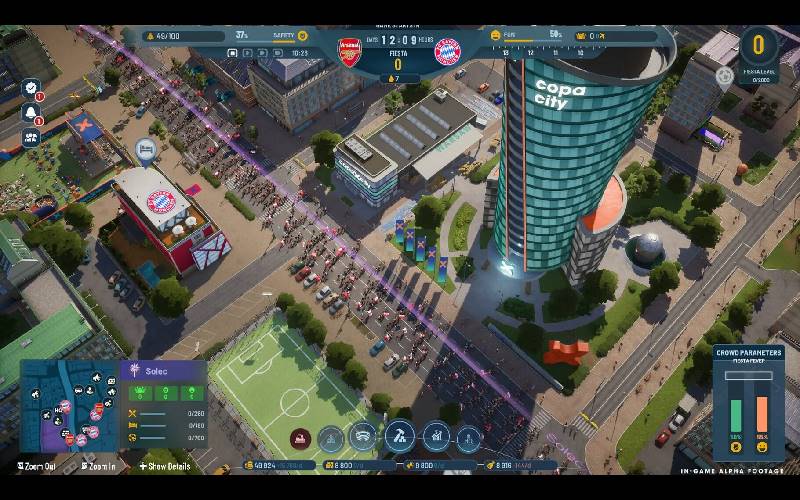Zoom in the minimap
Screen dimensions: 800x500
pos(101,466)
